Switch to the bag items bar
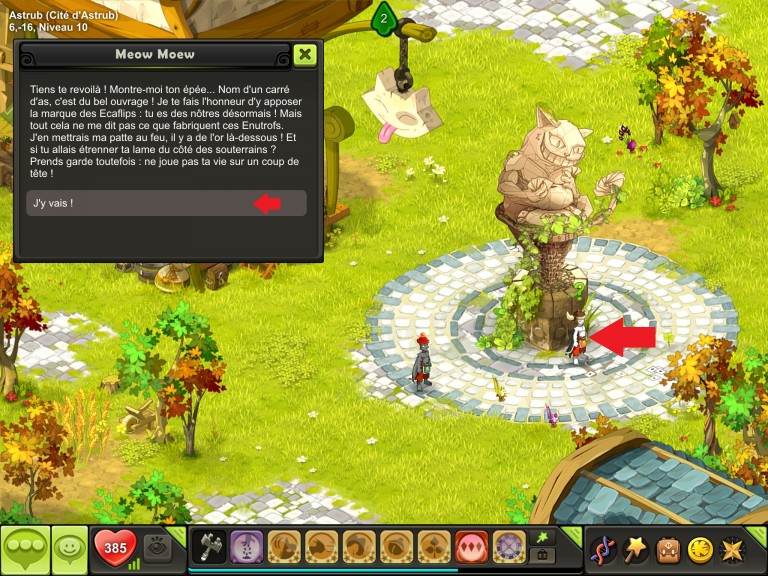 pyautogui.click(x=543, y=557)
